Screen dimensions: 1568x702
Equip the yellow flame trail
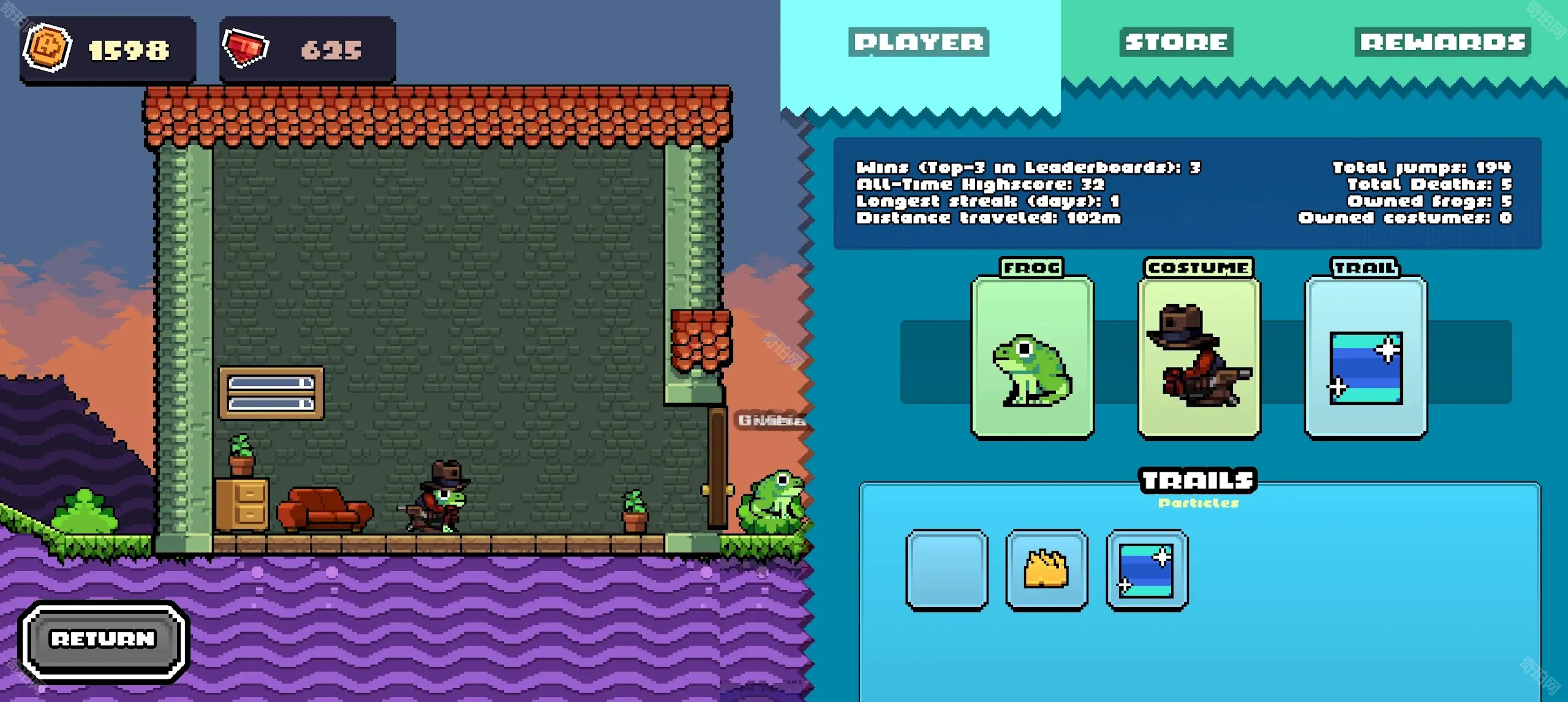(x=1047, y=570)
